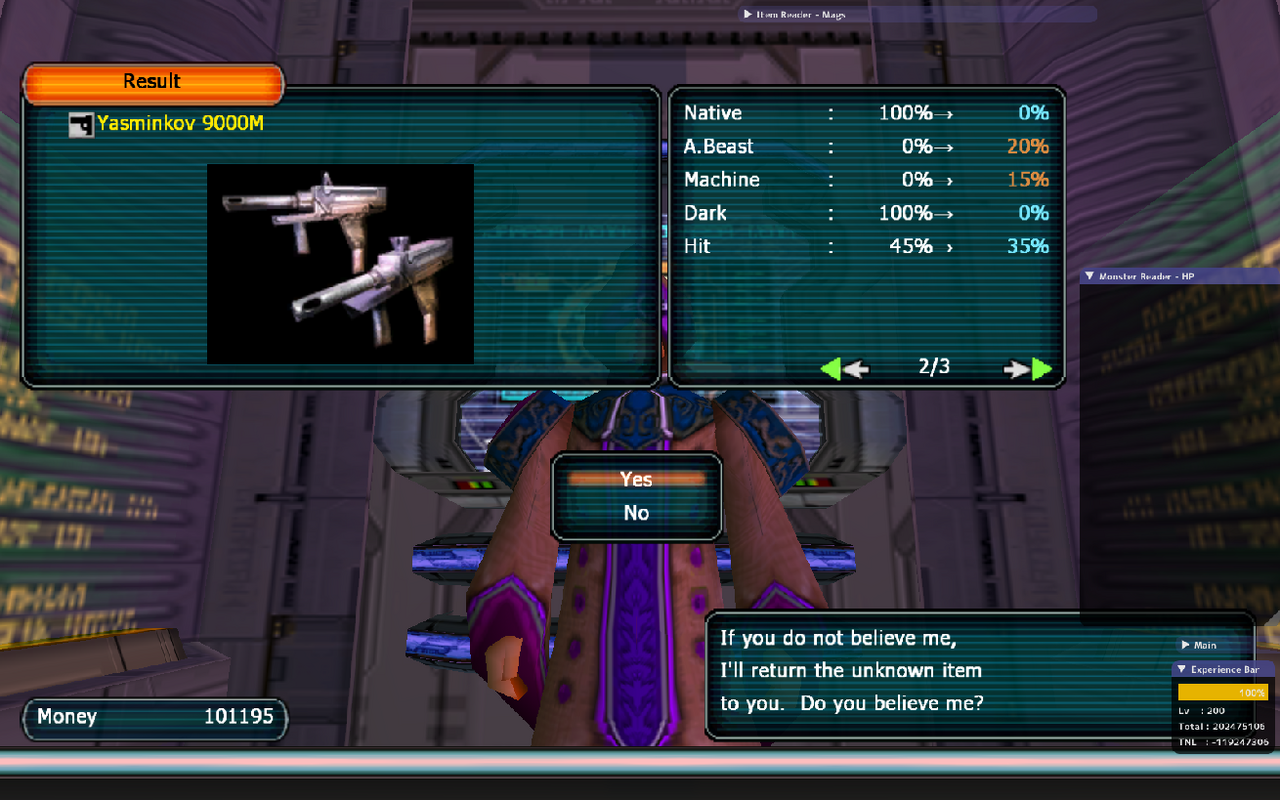The width and height of the screenshot is (1280, 800).
Task: Expand the Item Reader - Mags overlay
Action: pos(748,14)
